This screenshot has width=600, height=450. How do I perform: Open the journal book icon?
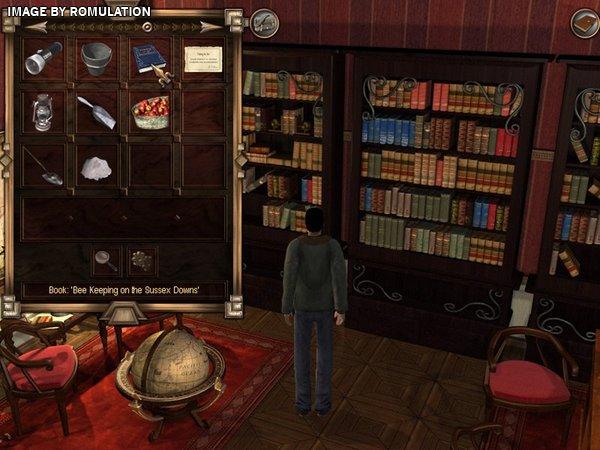[x=584, y=21]
